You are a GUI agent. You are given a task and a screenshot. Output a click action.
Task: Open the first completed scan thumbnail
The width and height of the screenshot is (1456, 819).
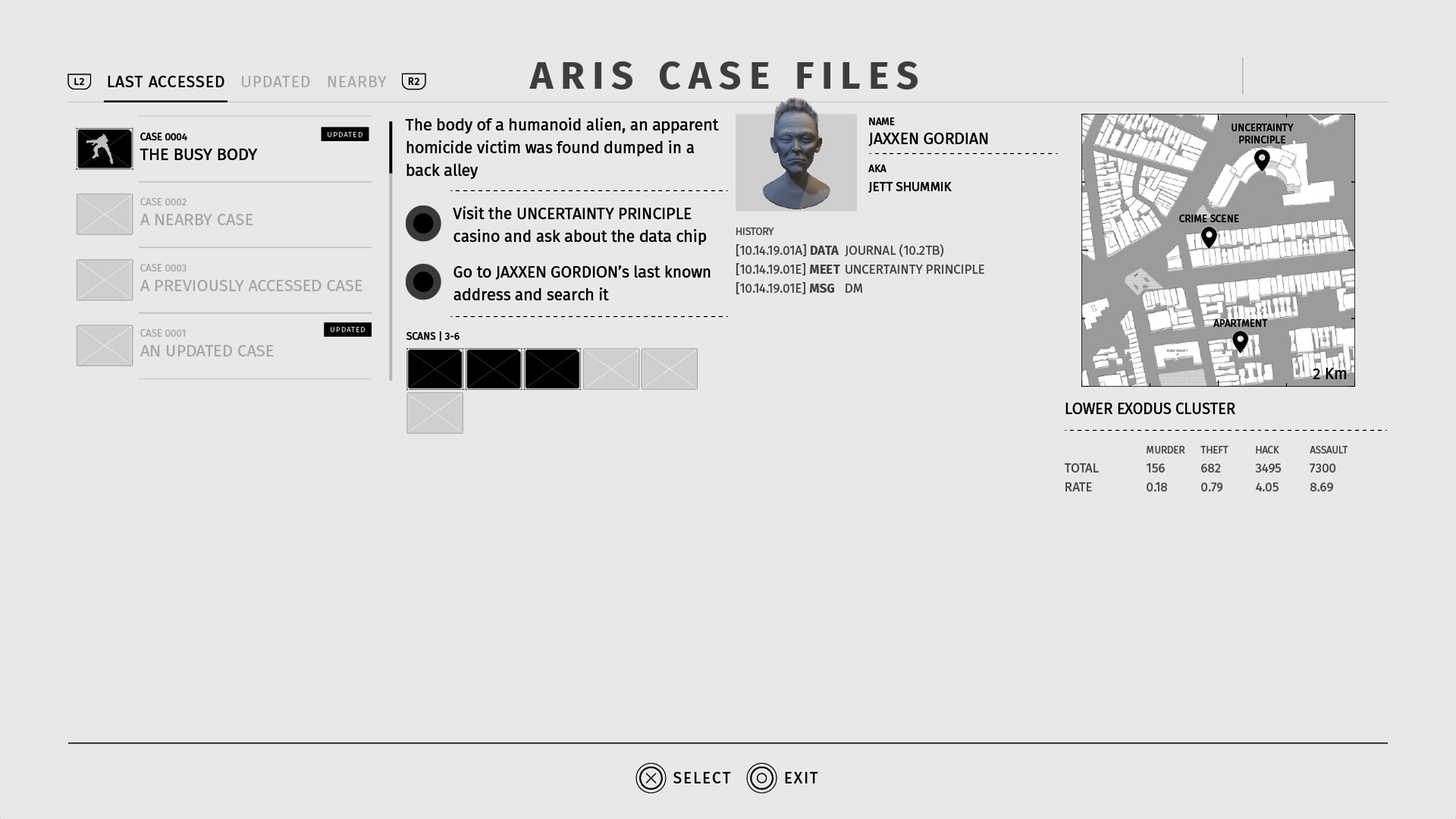coord(435,369)
